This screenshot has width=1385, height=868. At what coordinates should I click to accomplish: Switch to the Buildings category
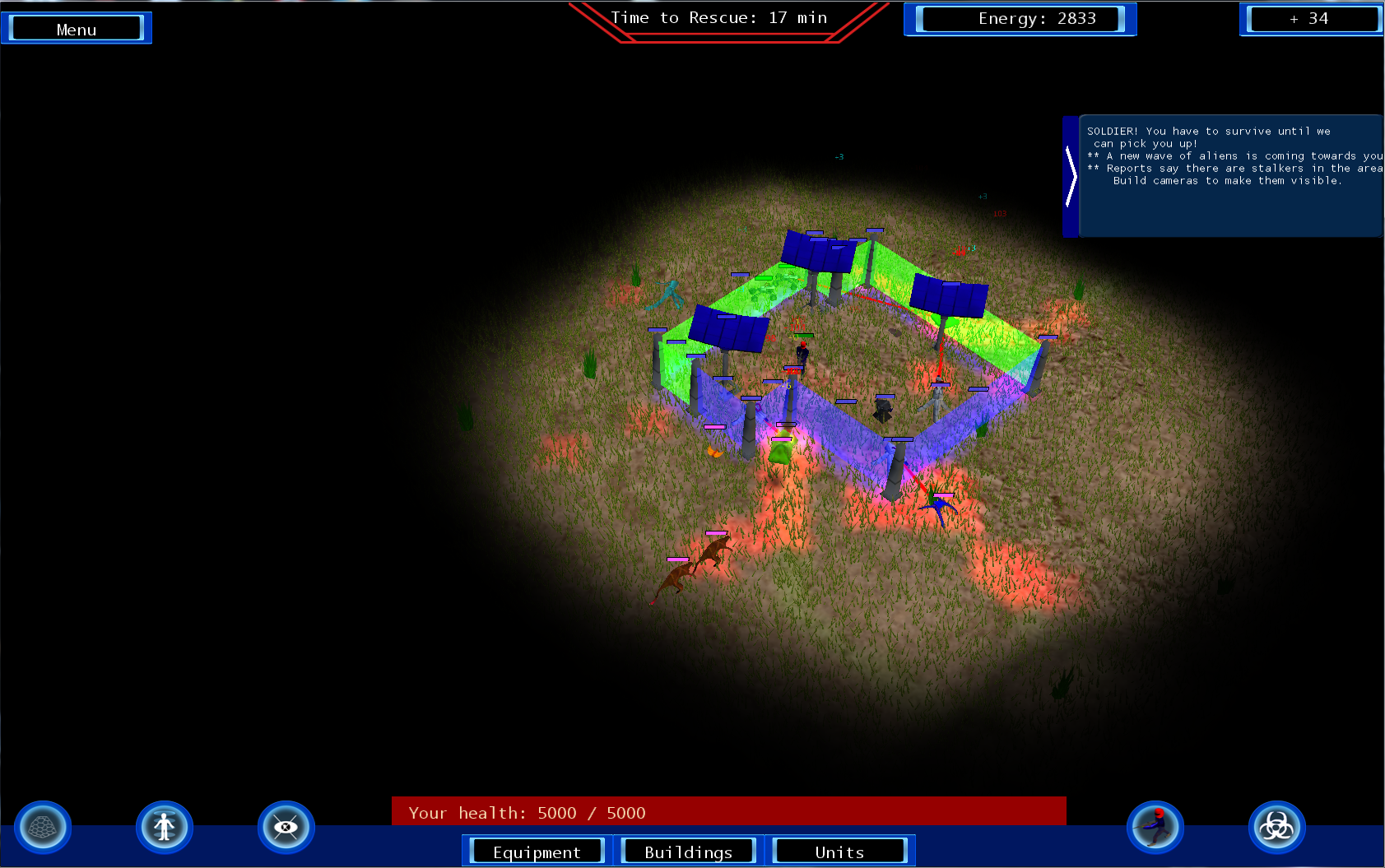(x=688, y=852)
